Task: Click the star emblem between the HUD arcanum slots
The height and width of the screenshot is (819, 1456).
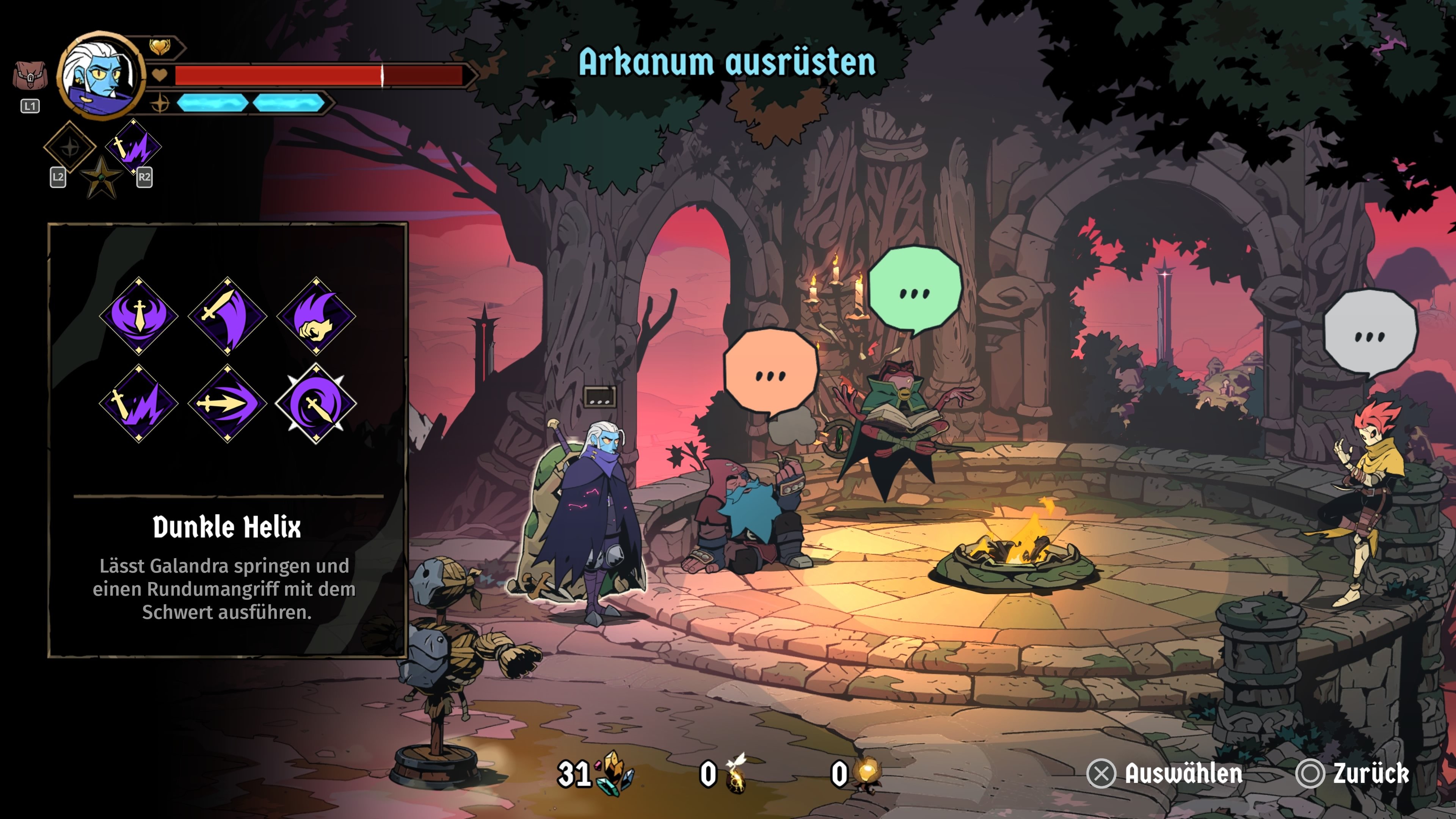Action: pos(102,177)
